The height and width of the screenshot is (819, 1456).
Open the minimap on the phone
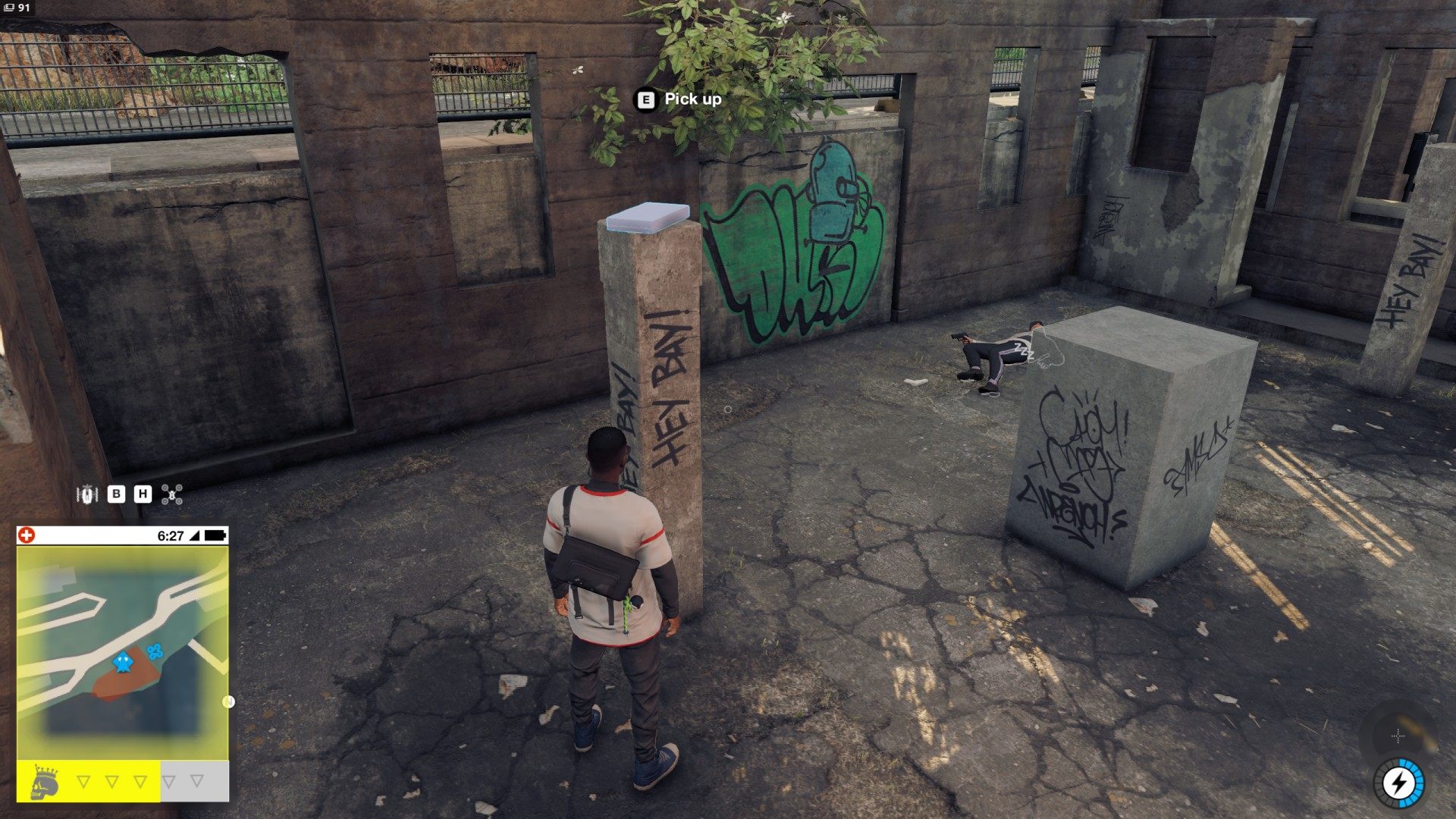coord(122,652)
